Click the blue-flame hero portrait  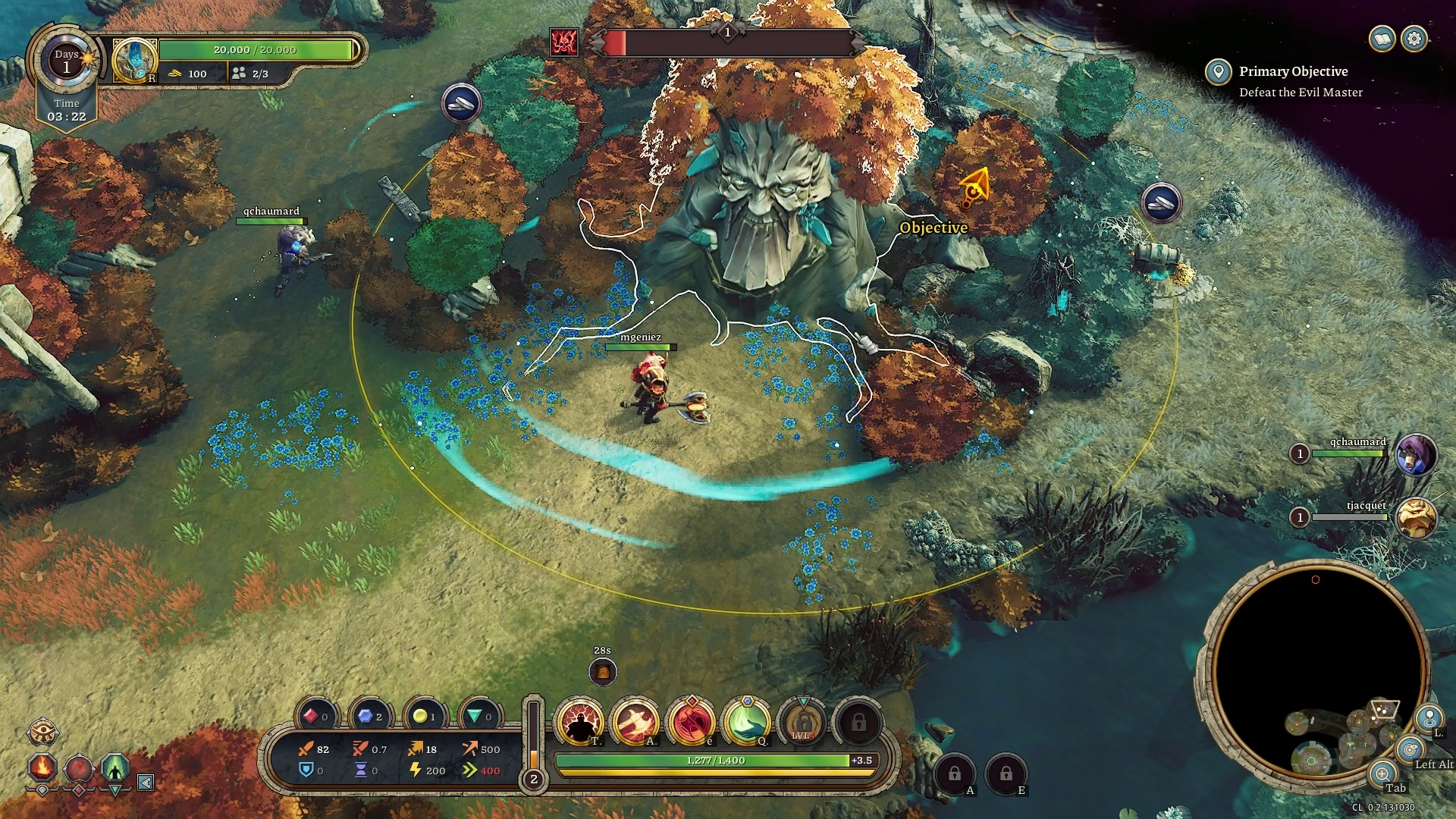click(x=134, y=60)
